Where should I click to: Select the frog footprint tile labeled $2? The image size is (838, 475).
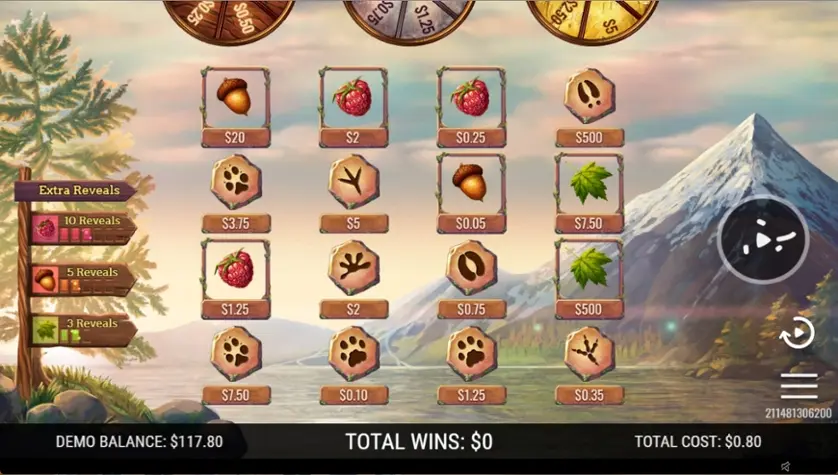(353, 268)
